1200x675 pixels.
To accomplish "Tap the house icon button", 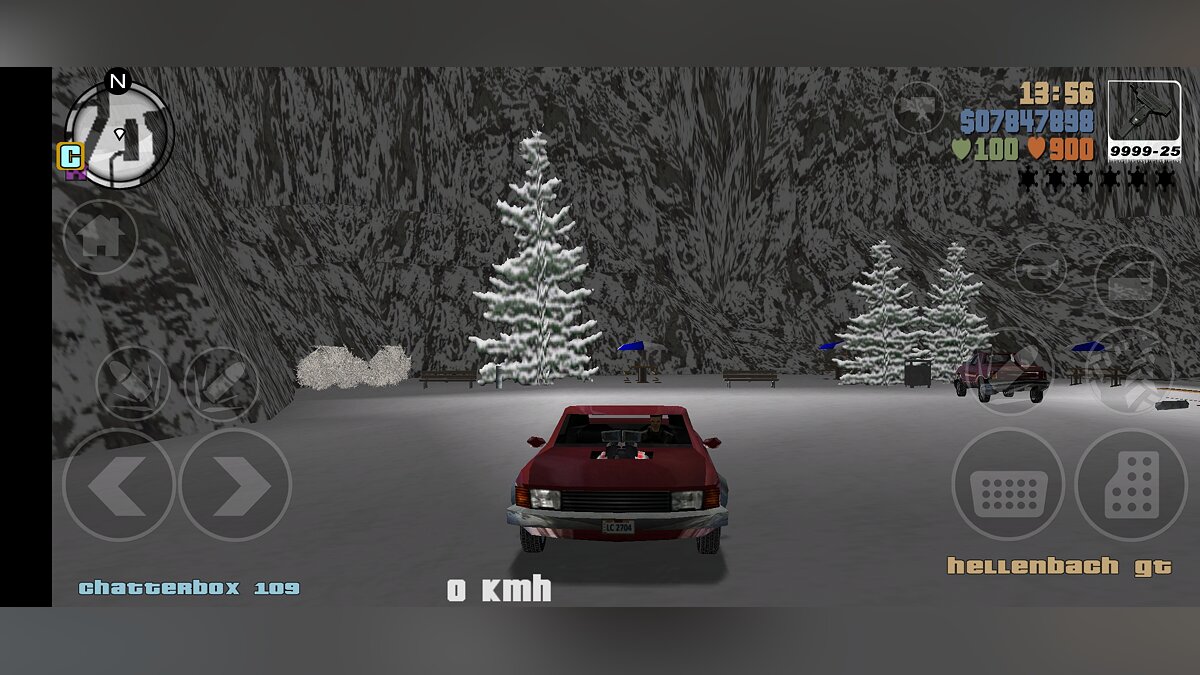I will click(100, 238).
